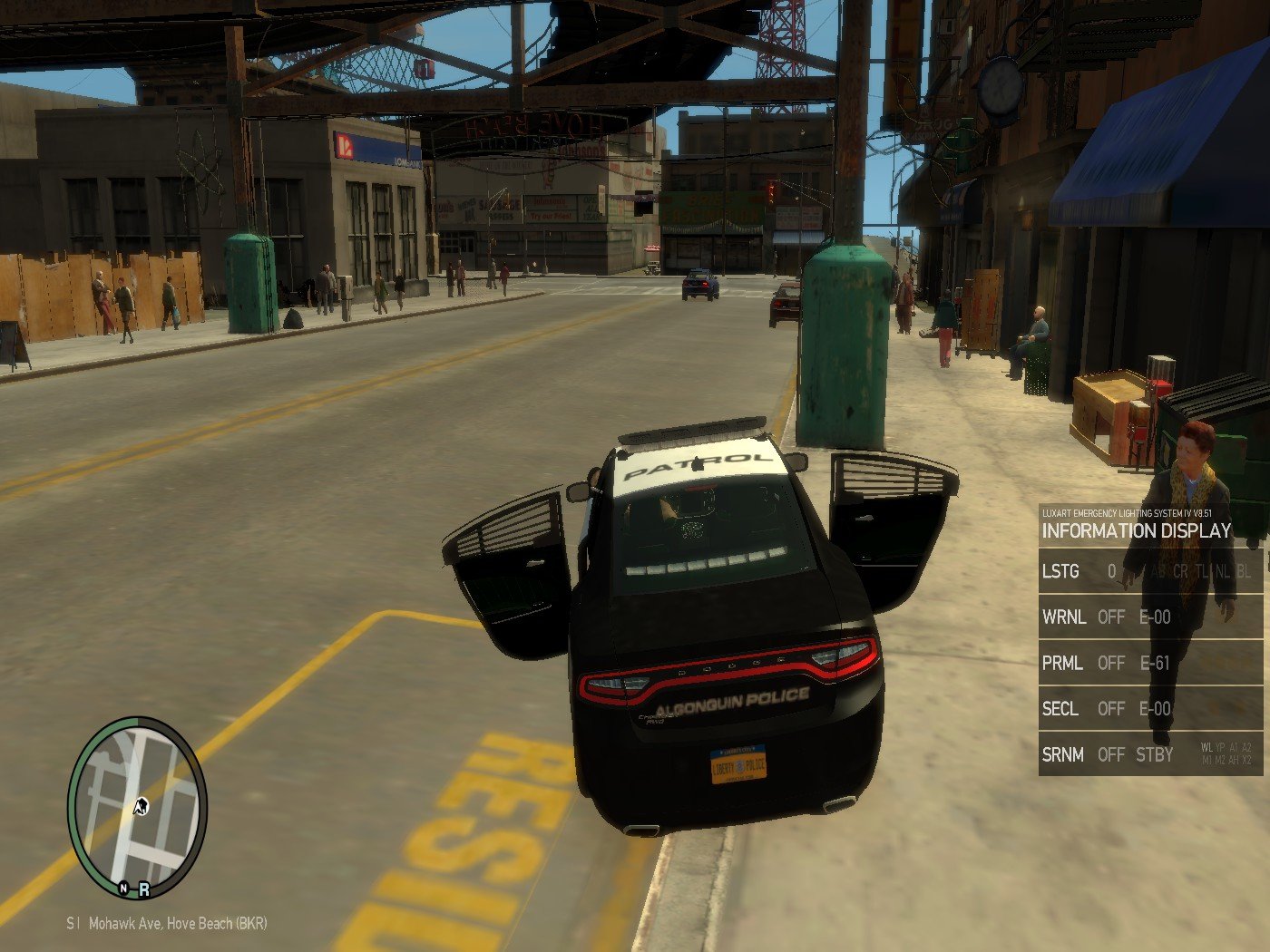Toggle the SECL secondary lights row
The image size is (1270, 952).
pyautogui.click(x=1149, y=708)
